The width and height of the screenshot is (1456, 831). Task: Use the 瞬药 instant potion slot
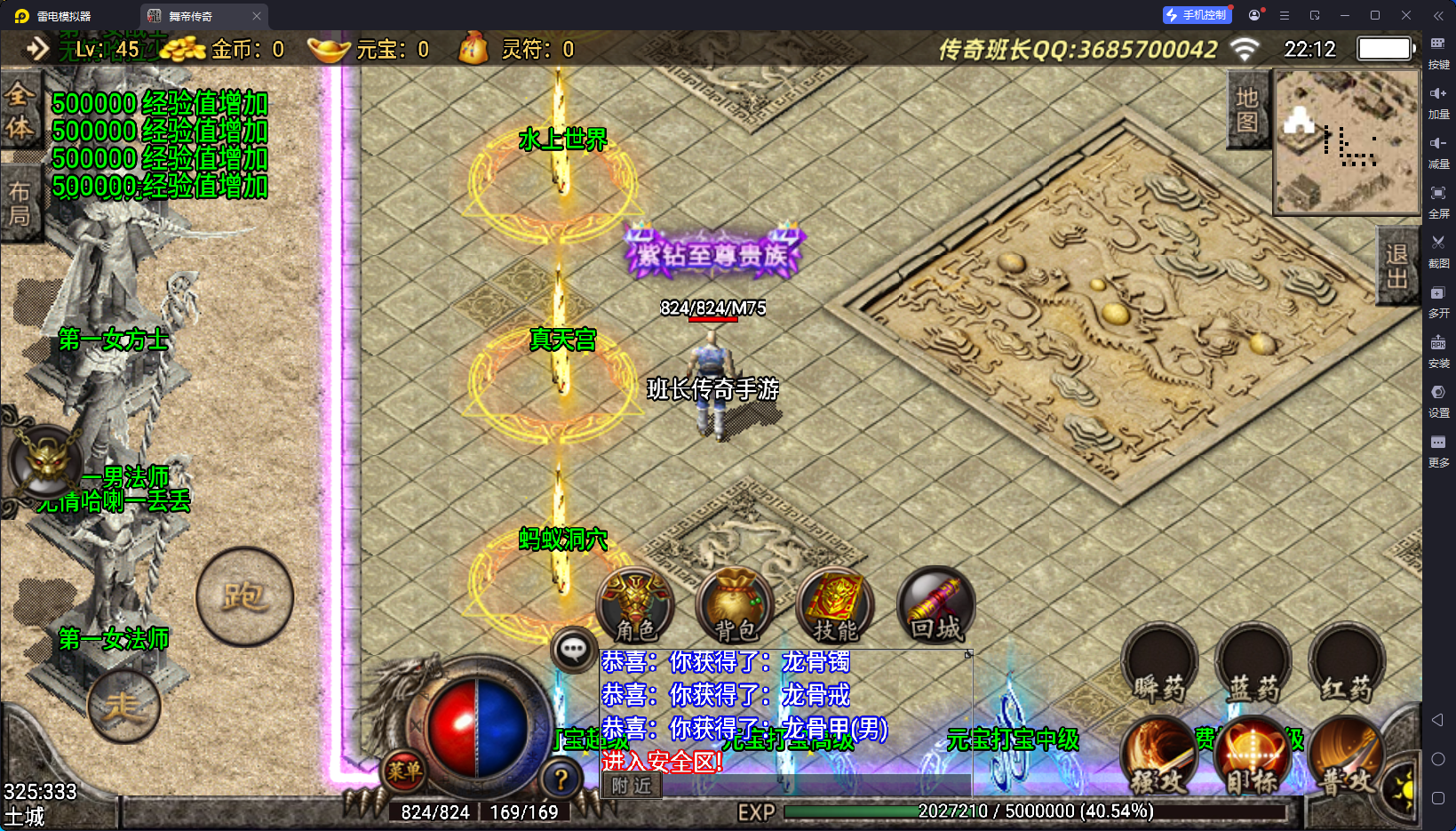click(x=1159, y=665)
